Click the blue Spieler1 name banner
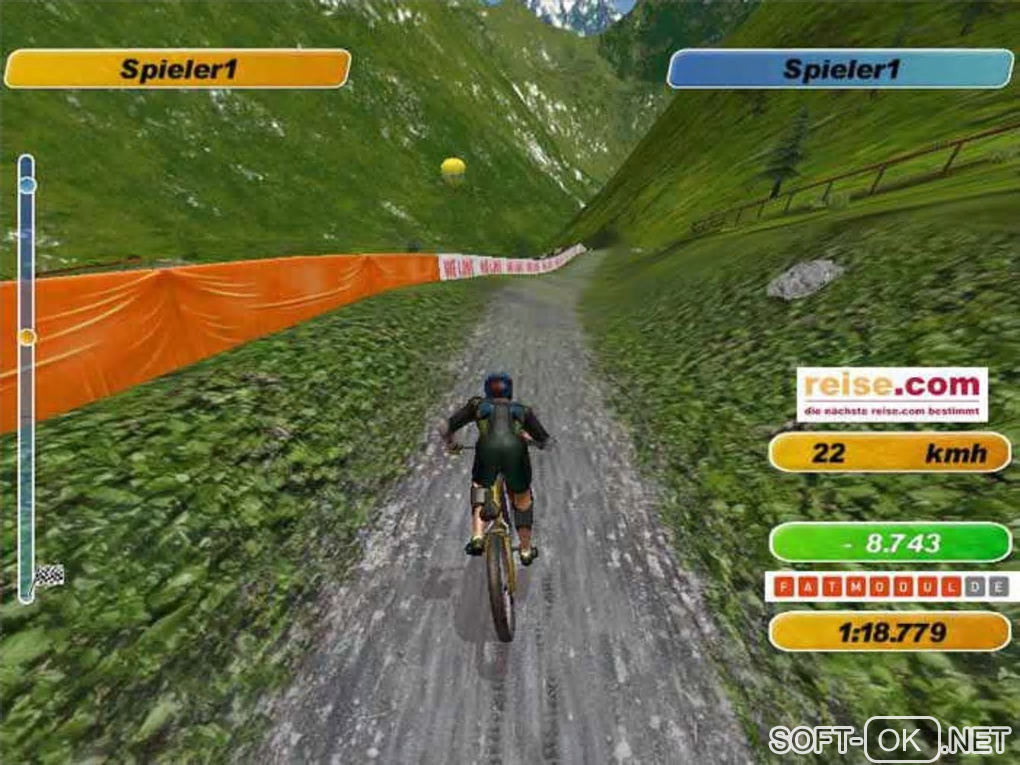 (x=840, y=69)
